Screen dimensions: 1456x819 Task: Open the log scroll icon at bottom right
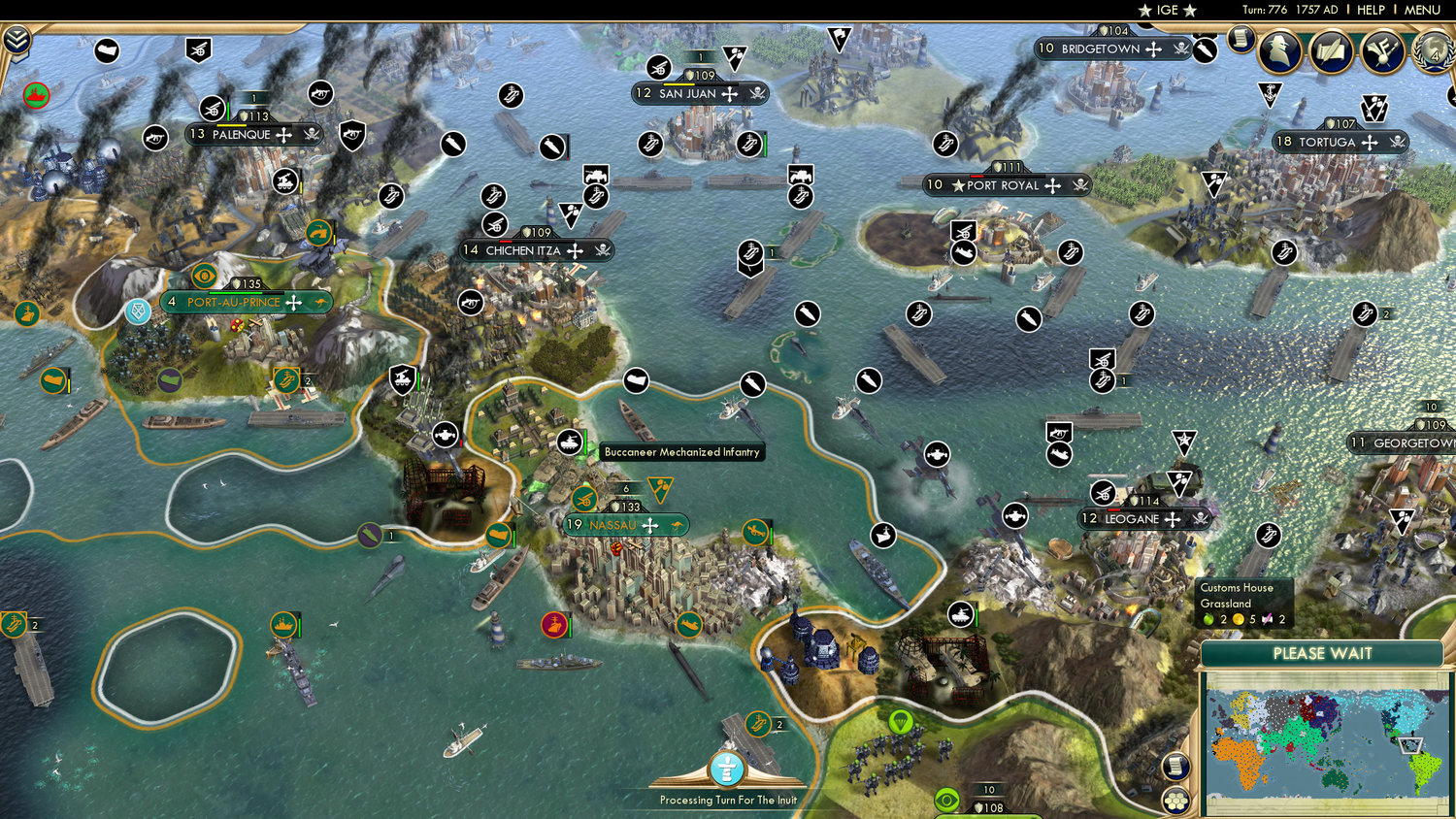tap(1175, 767)
